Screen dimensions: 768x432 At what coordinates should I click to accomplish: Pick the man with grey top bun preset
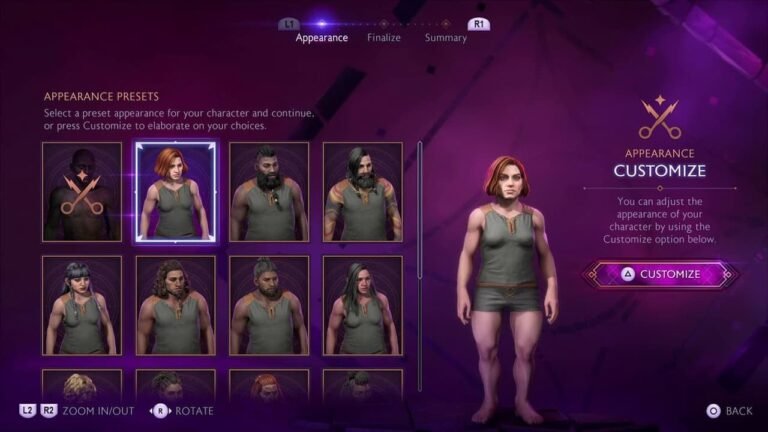(269, 305)
